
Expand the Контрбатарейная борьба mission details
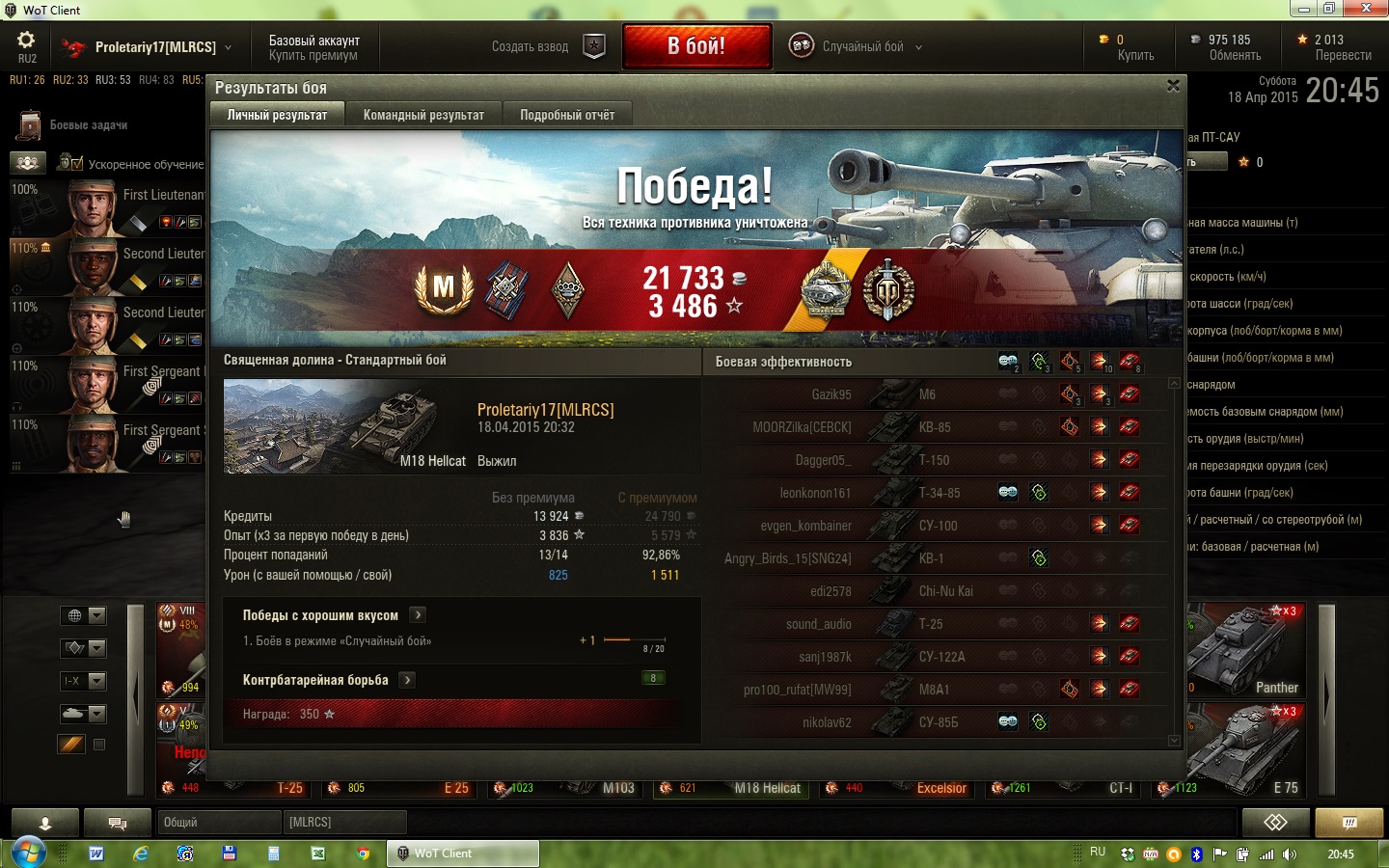[408, 680]
